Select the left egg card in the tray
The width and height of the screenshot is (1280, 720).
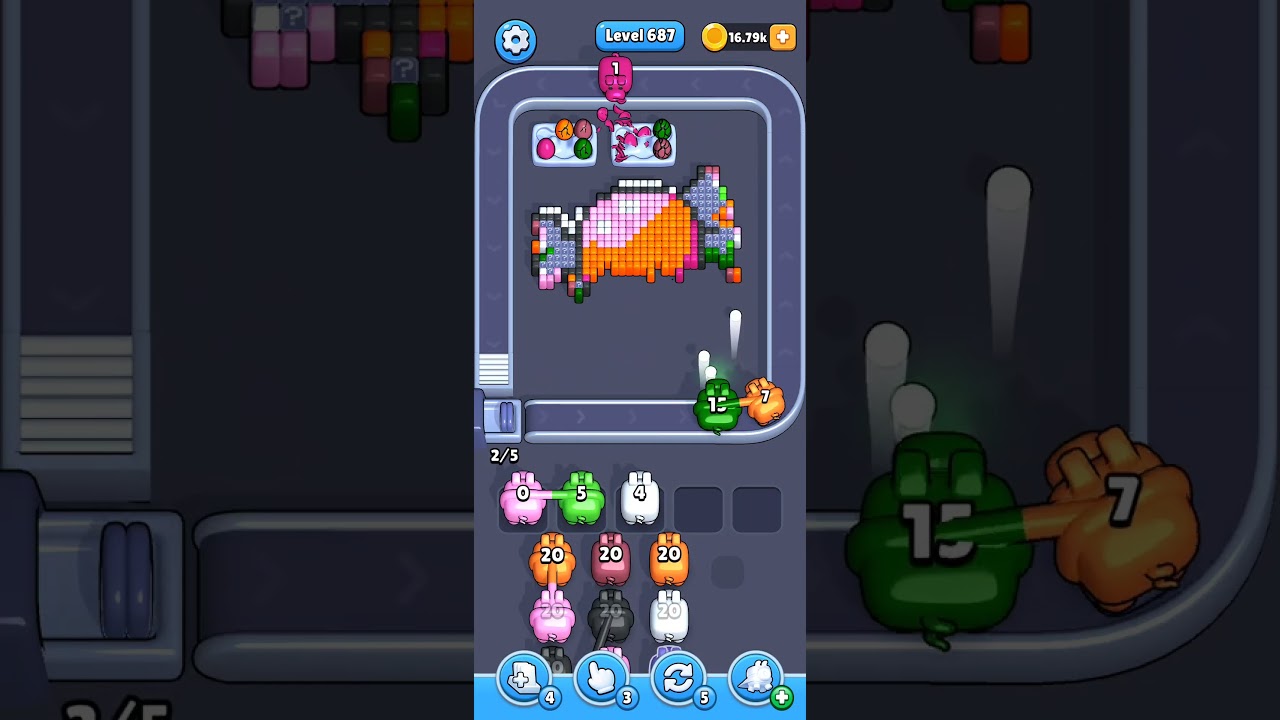563,143
